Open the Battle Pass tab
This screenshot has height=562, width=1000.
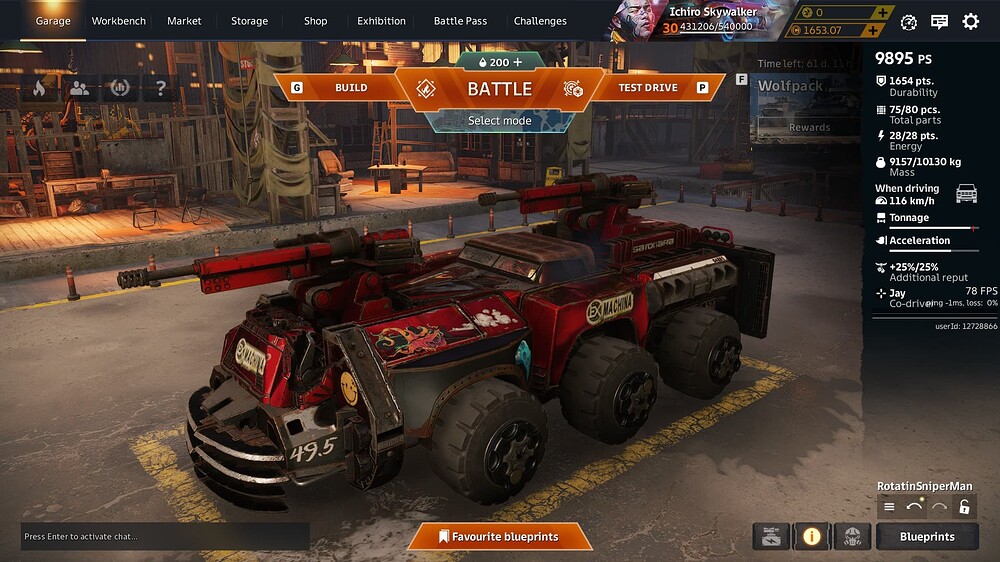[460, 21]
